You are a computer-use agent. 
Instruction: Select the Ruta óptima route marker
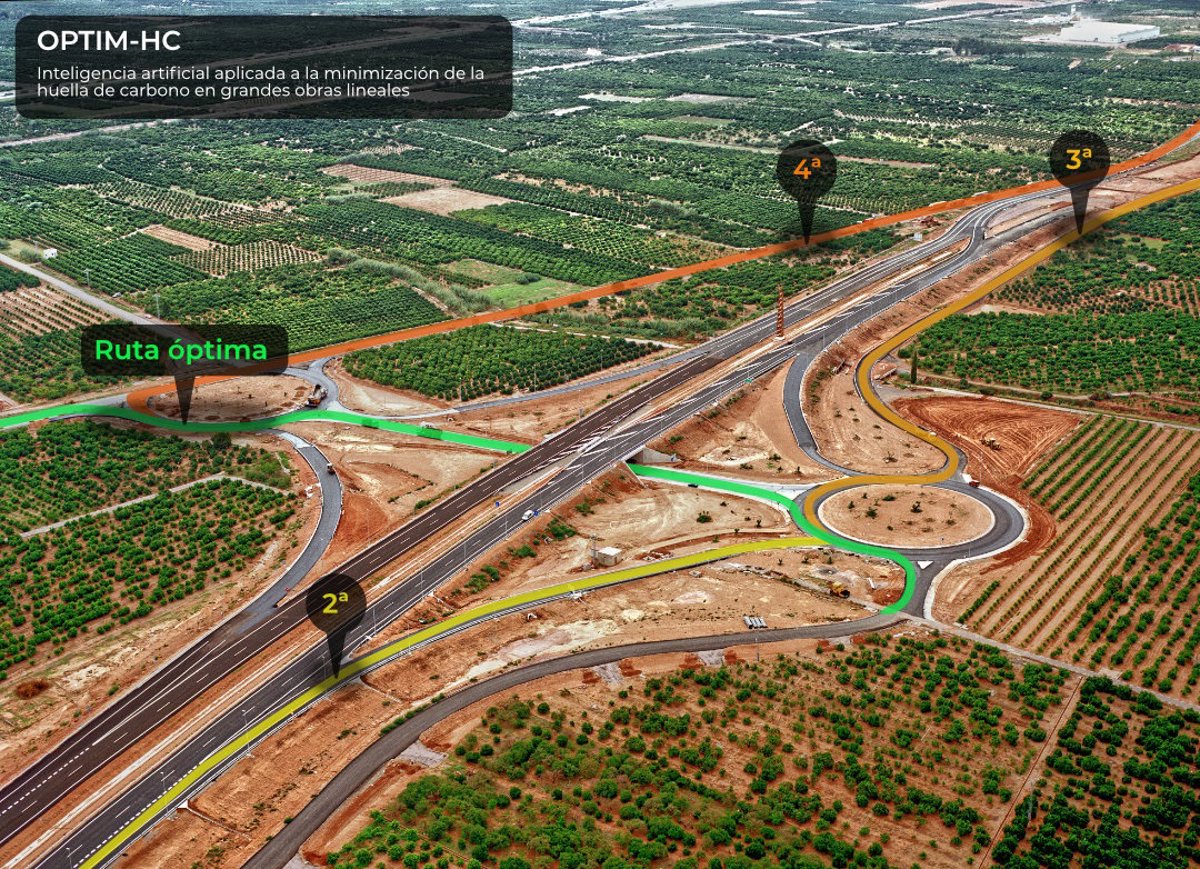pos(184,351)
